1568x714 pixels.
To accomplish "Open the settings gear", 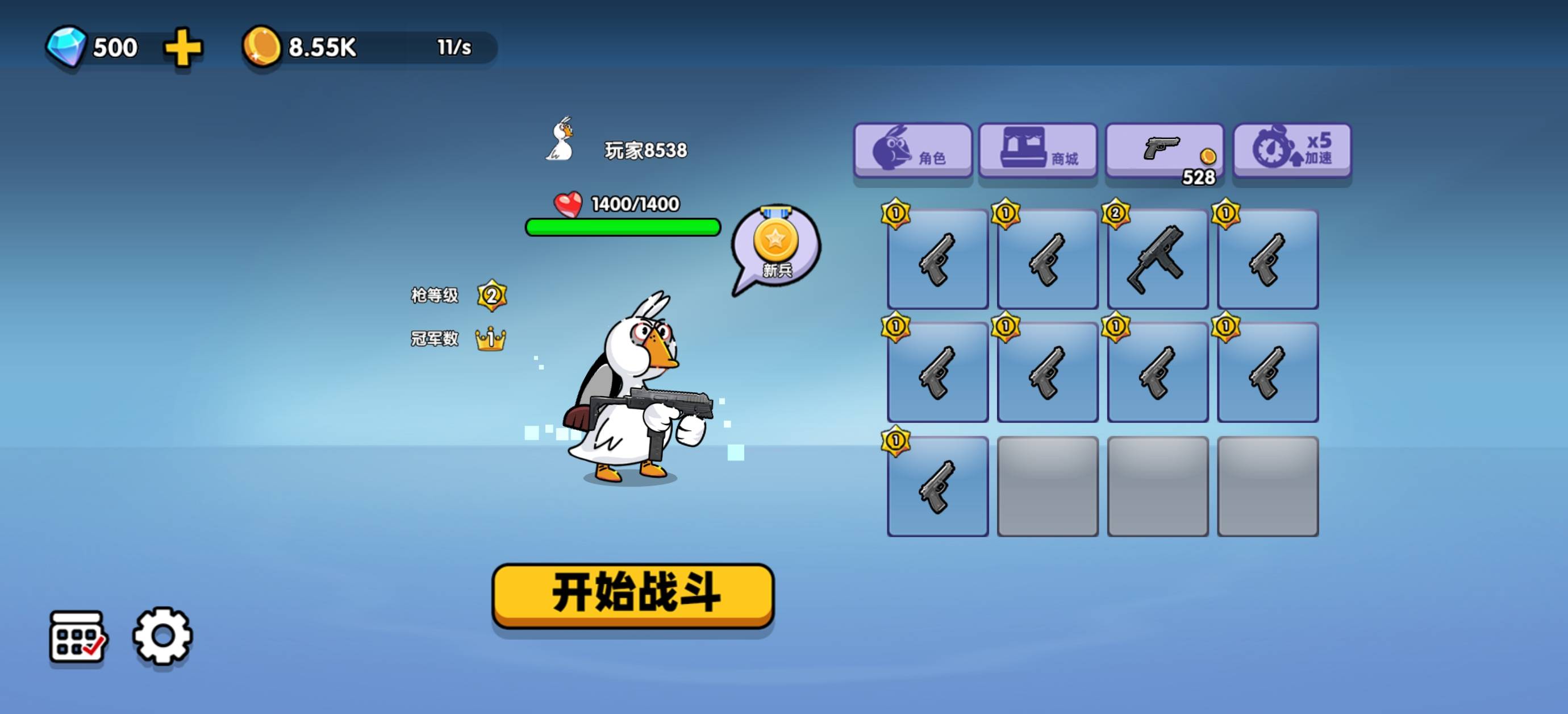I will [162, 636].
